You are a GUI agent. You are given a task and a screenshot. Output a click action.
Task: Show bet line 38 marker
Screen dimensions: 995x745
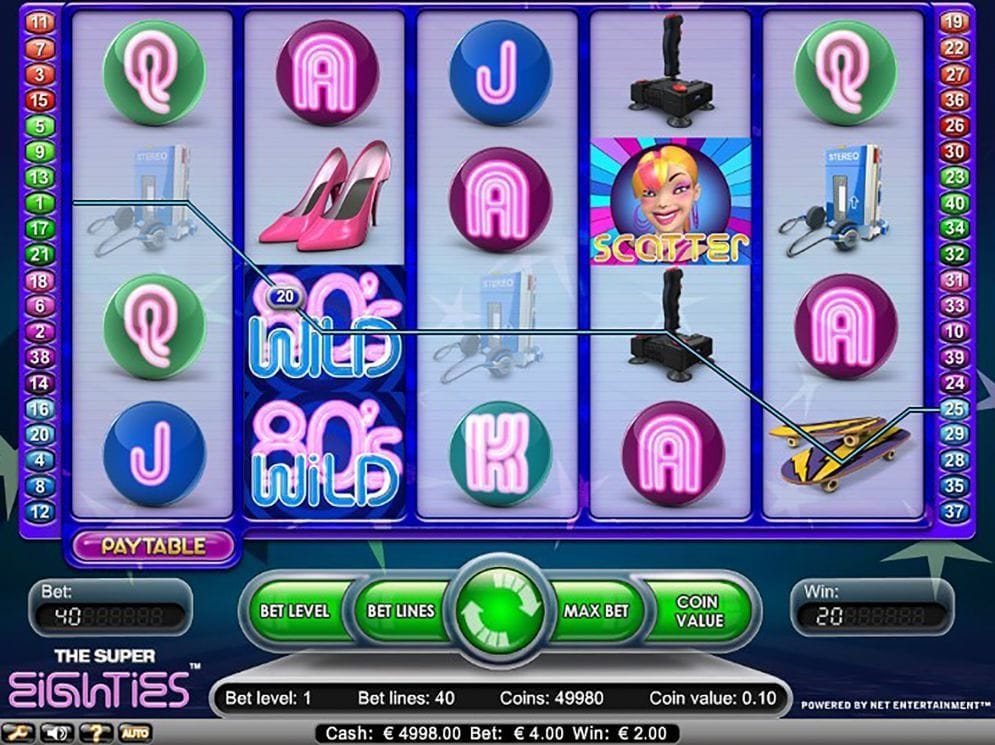point(41,357)
